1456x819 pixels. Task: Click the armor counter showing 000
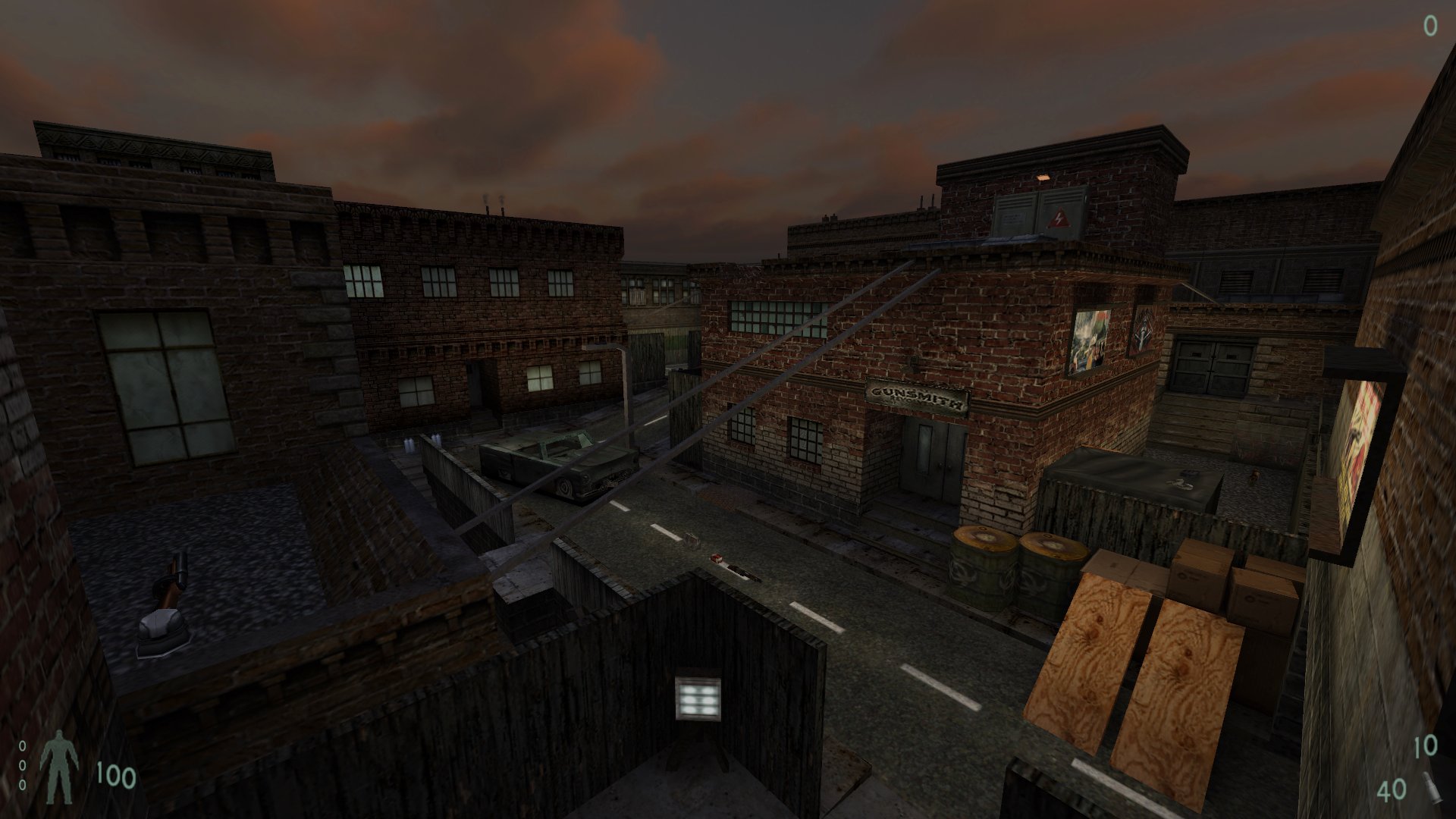coord(23,766)
